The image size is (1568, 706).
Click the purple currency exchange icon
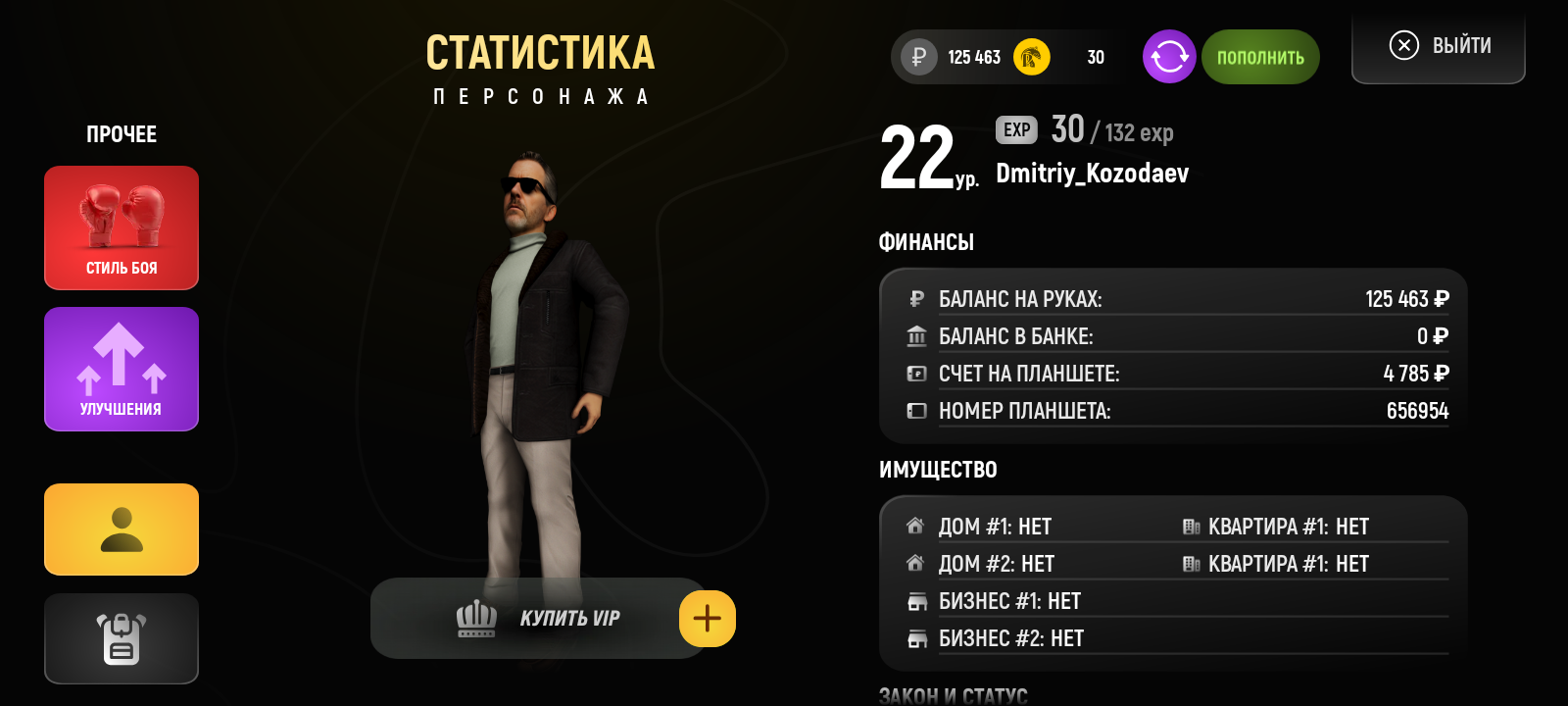(1168, 56)
